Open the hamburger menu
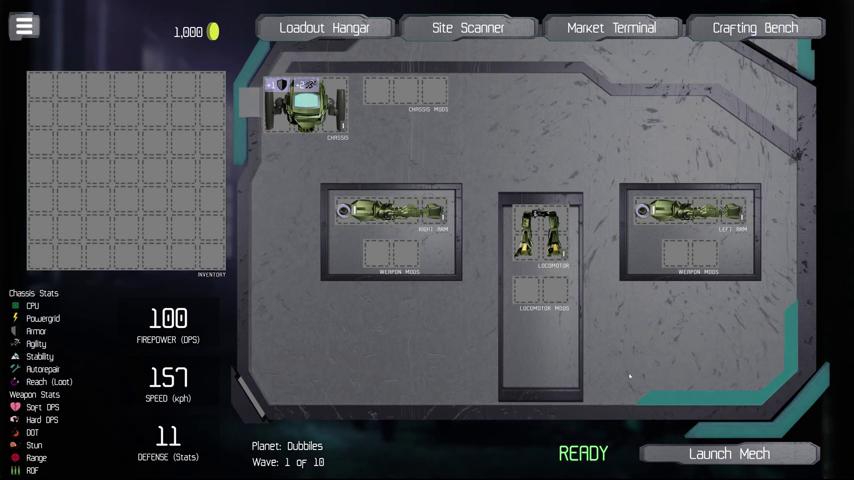 [x=24, y=26]
